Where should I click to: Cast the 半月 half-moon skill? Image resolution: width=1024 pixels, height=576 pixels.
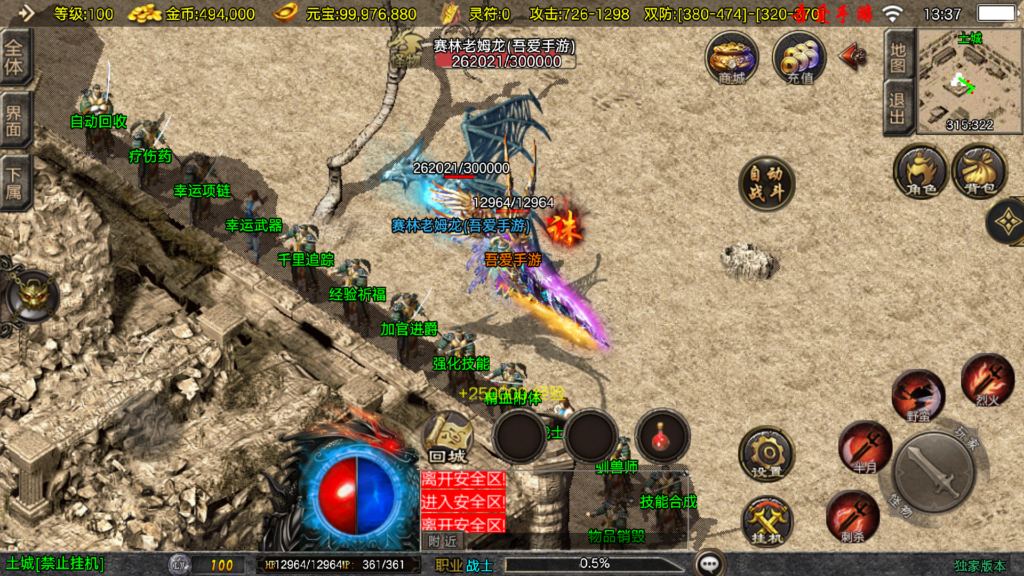[x=864, y=446]
